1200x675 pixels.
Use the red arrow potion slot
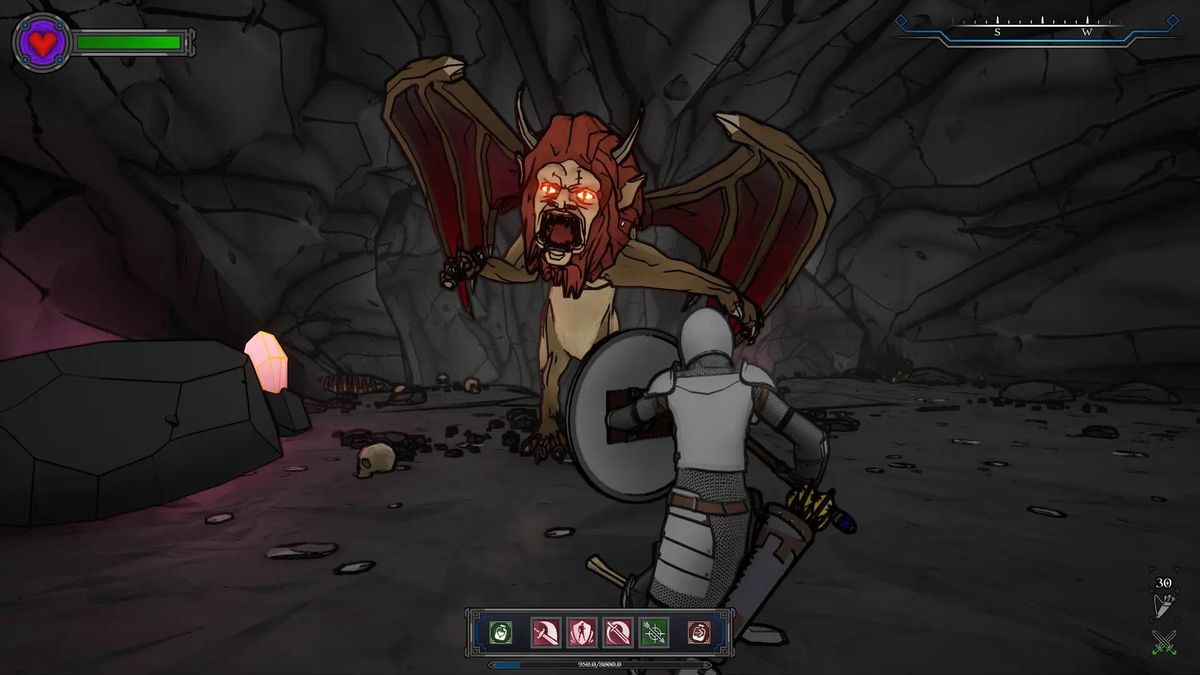pos(700,632)
